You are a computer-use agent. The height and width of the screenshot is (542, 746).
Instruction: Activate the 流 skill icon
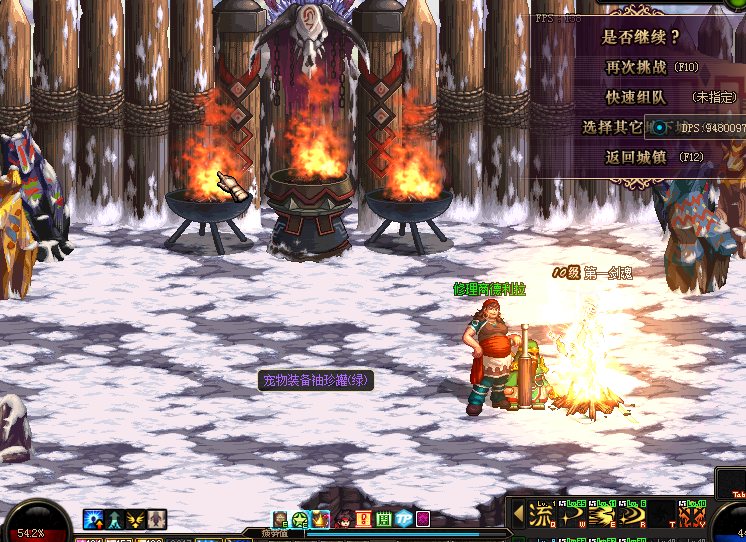click(x=541, y=516)
